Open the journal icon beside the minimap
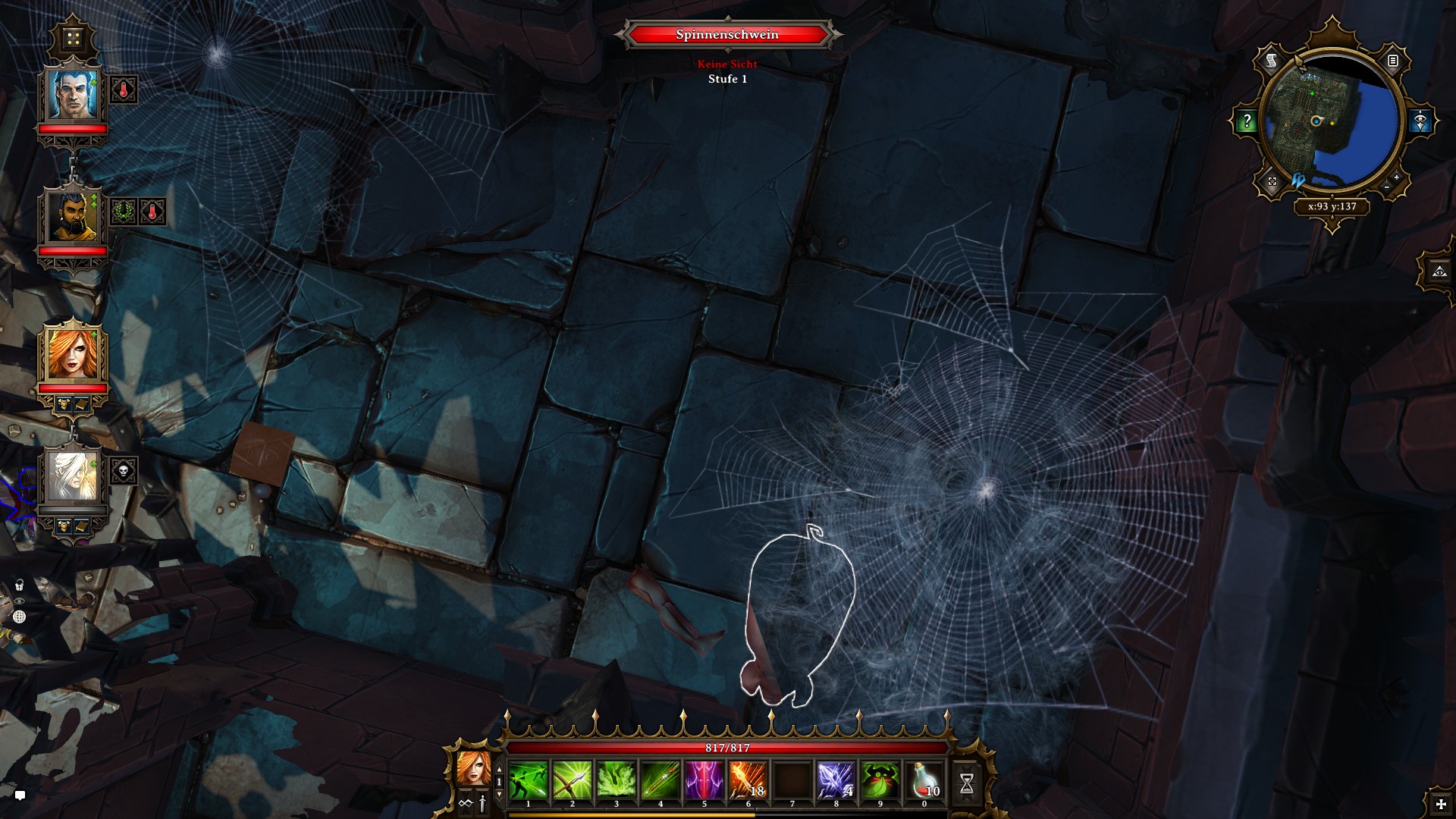 pos(1392,58)
